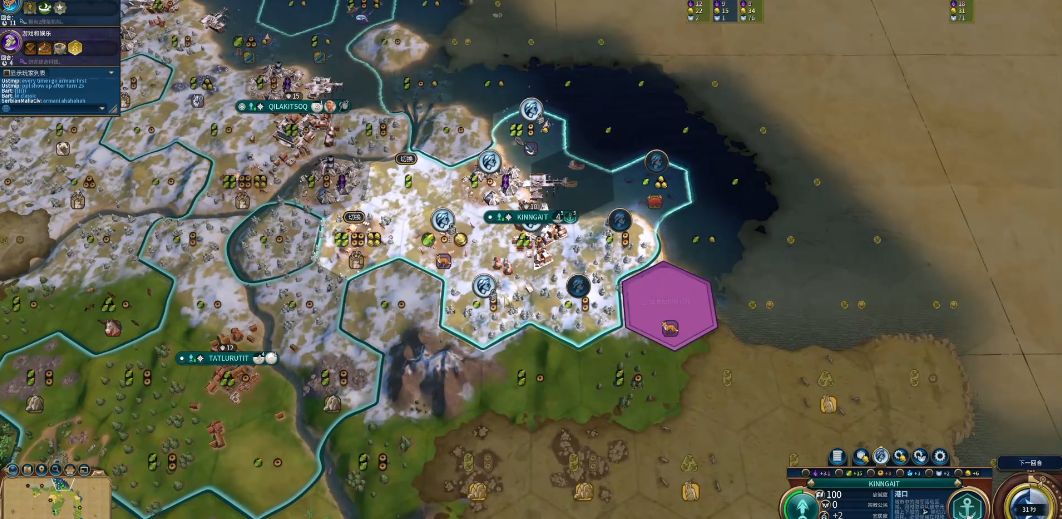The width and height of the screenshot is (1062, 519).
Task: Open the city details scroll icon
Action: point(837,456)
